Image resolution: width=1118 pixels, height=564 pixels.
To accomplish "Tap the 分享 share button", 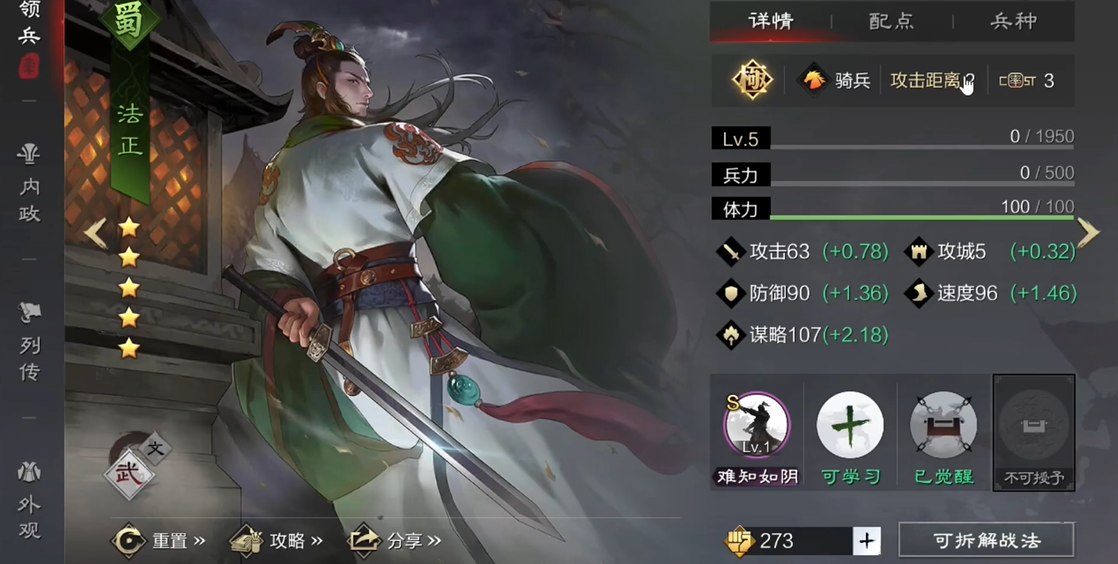I will tap(394, 541).
